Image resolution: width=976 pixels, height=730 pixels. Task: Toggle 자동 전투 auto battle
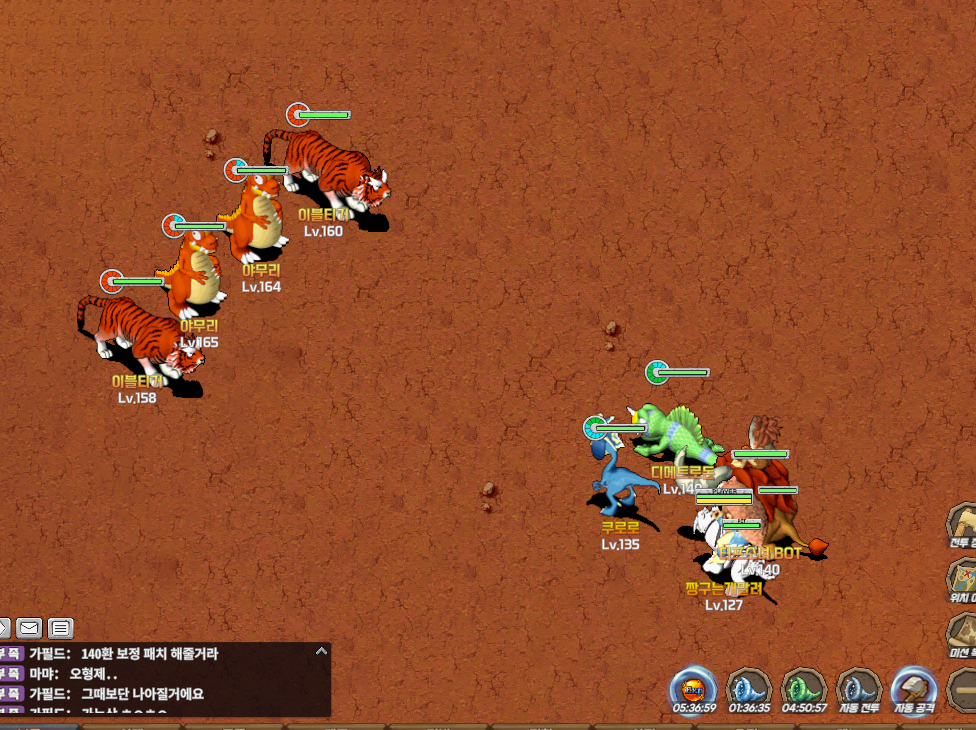click(859, 688)
